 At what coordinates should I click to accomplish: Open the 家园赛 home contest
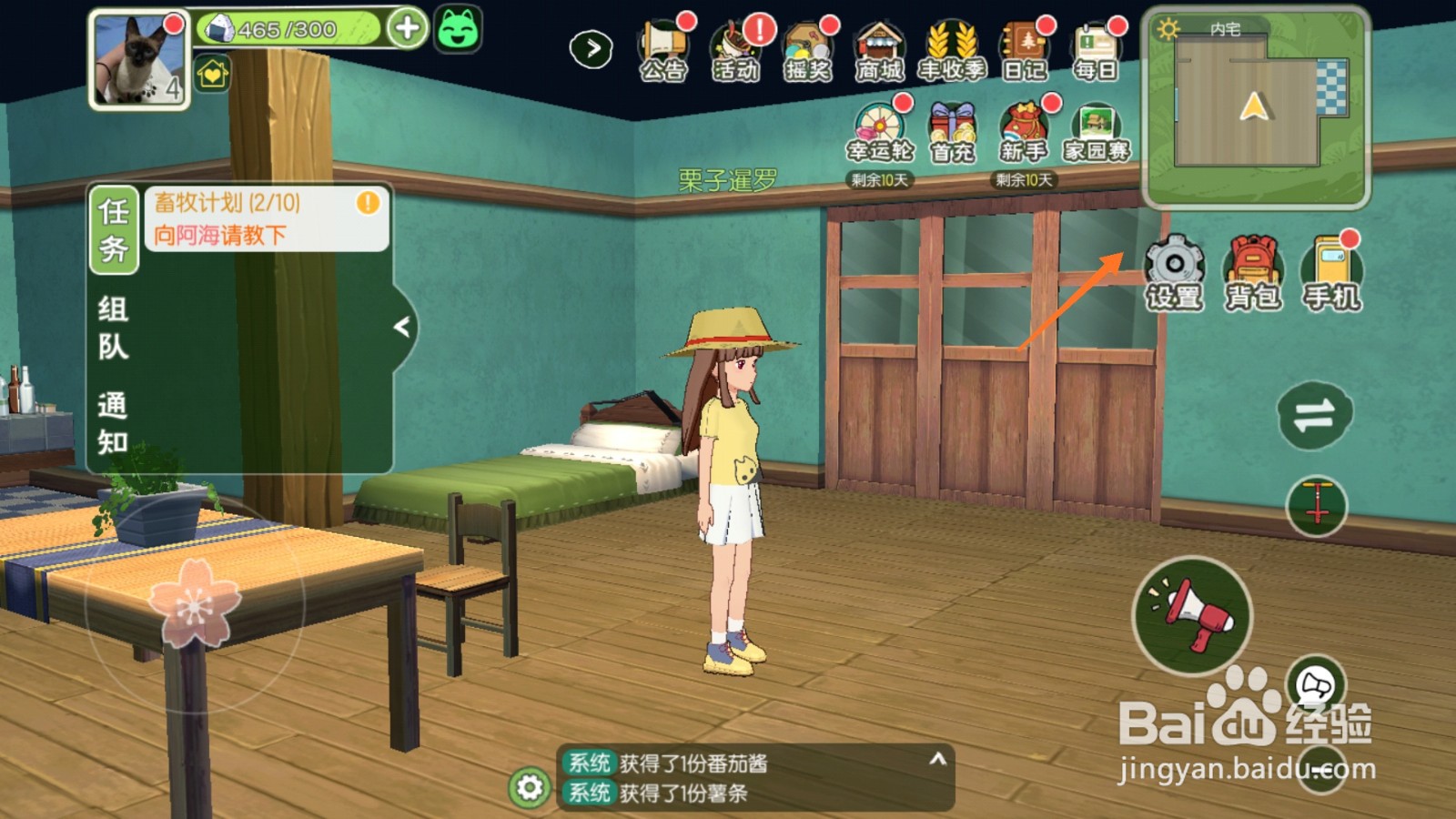(x=1097, y=134)
